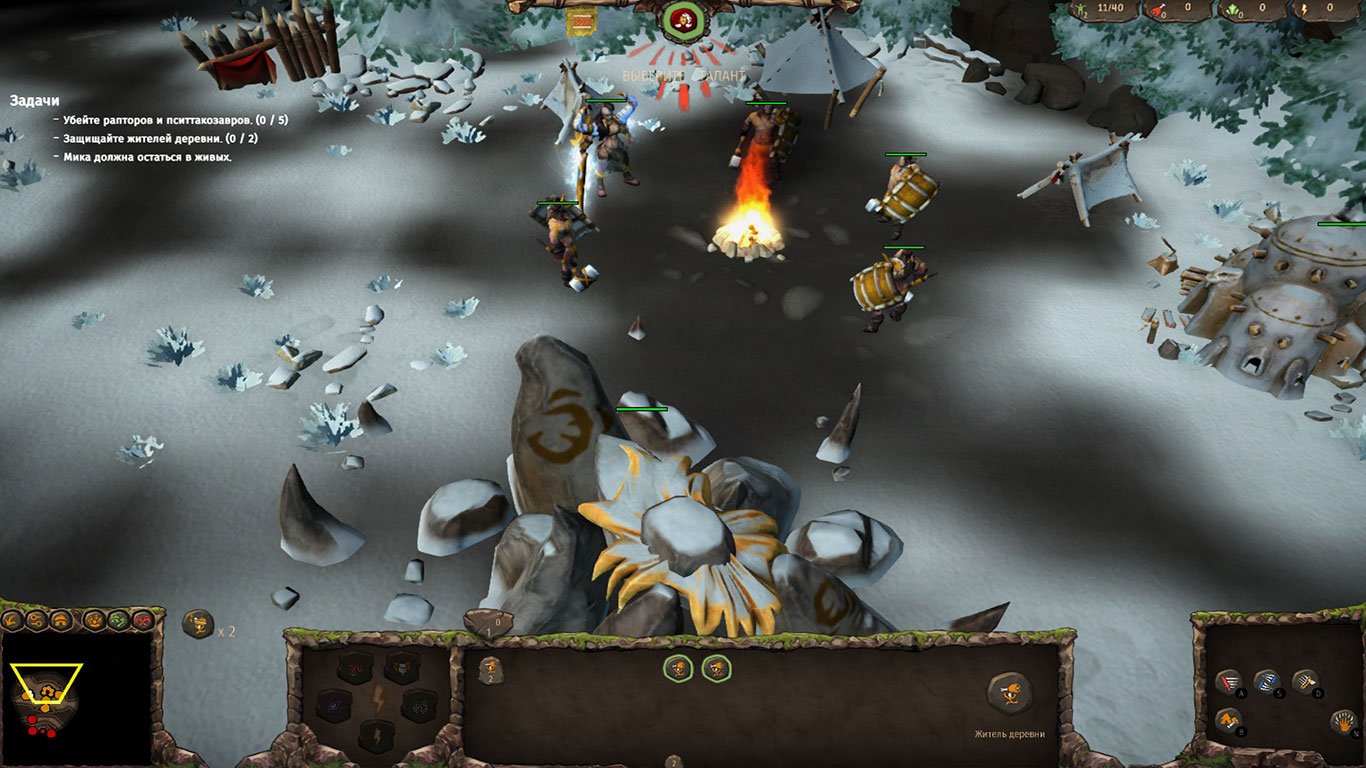Viewport: 1366px width, 768px height.
Task: Select the sword attack ability (hotkey A)
Action: click(x=1229, y=681)
